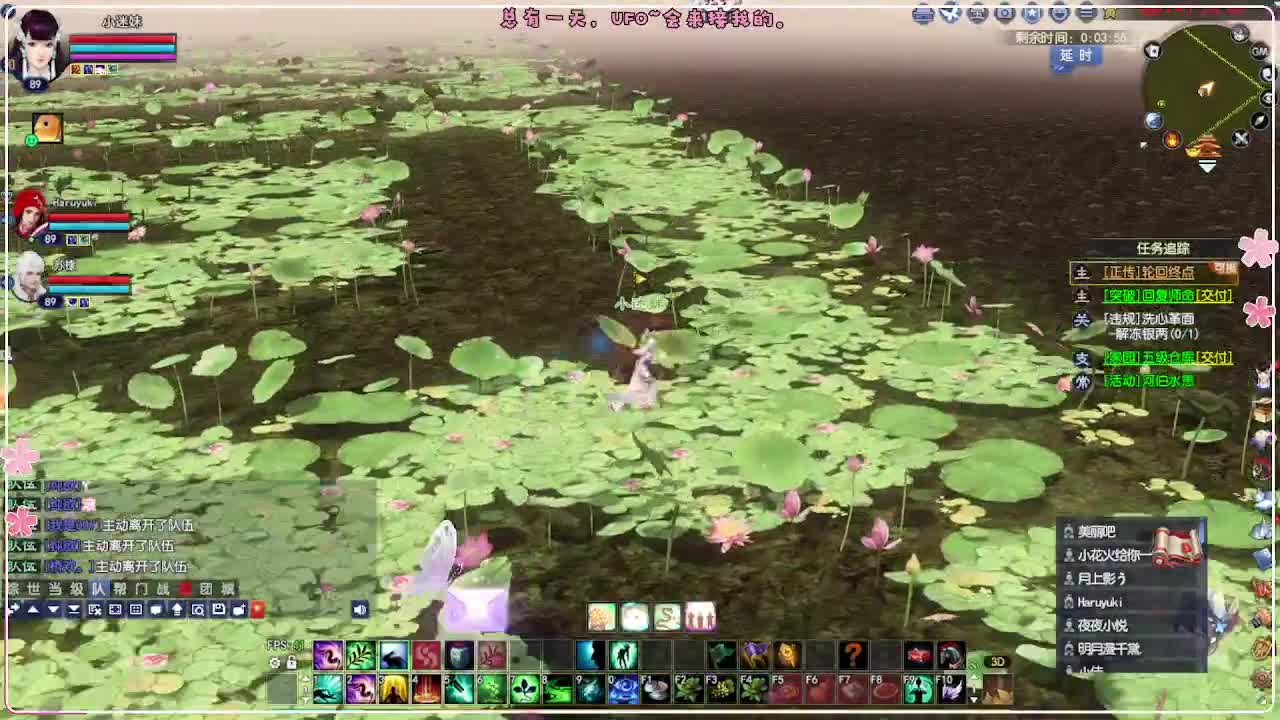Open the settings gear next to the FPS counter

[x=274, y=662]
